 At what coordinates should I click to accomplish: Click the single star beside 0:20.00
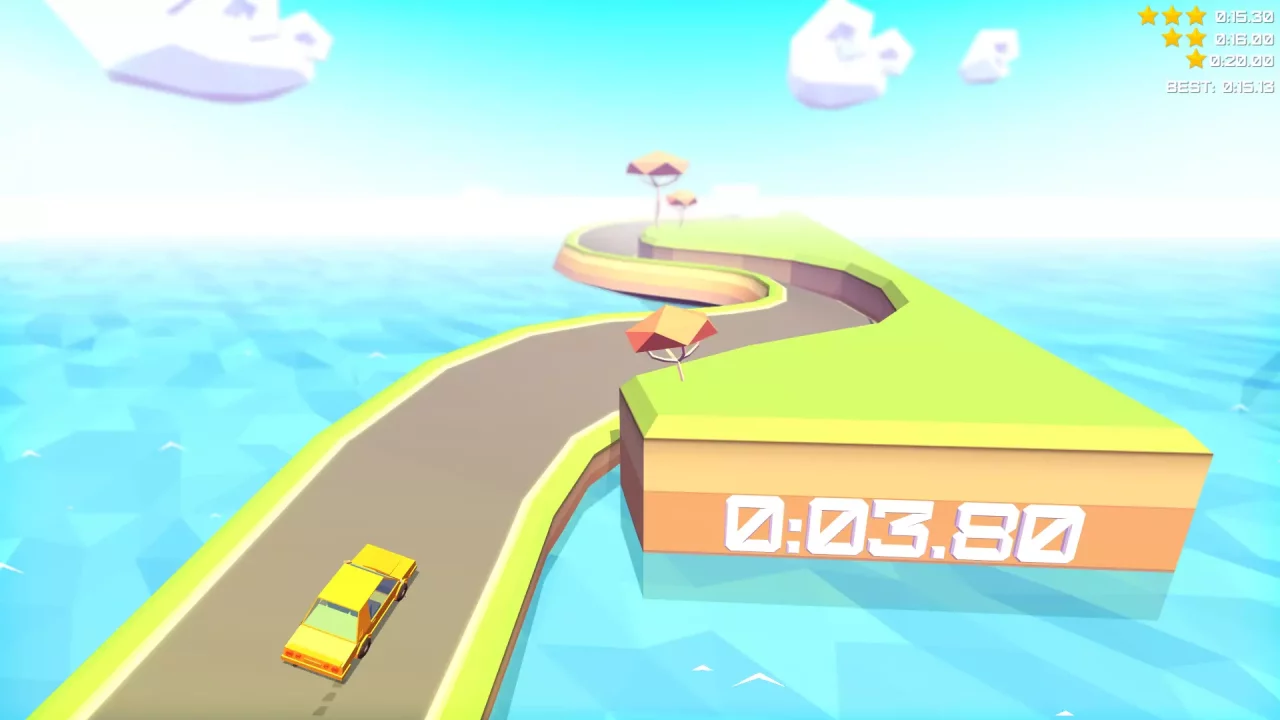click(1194, 60)
